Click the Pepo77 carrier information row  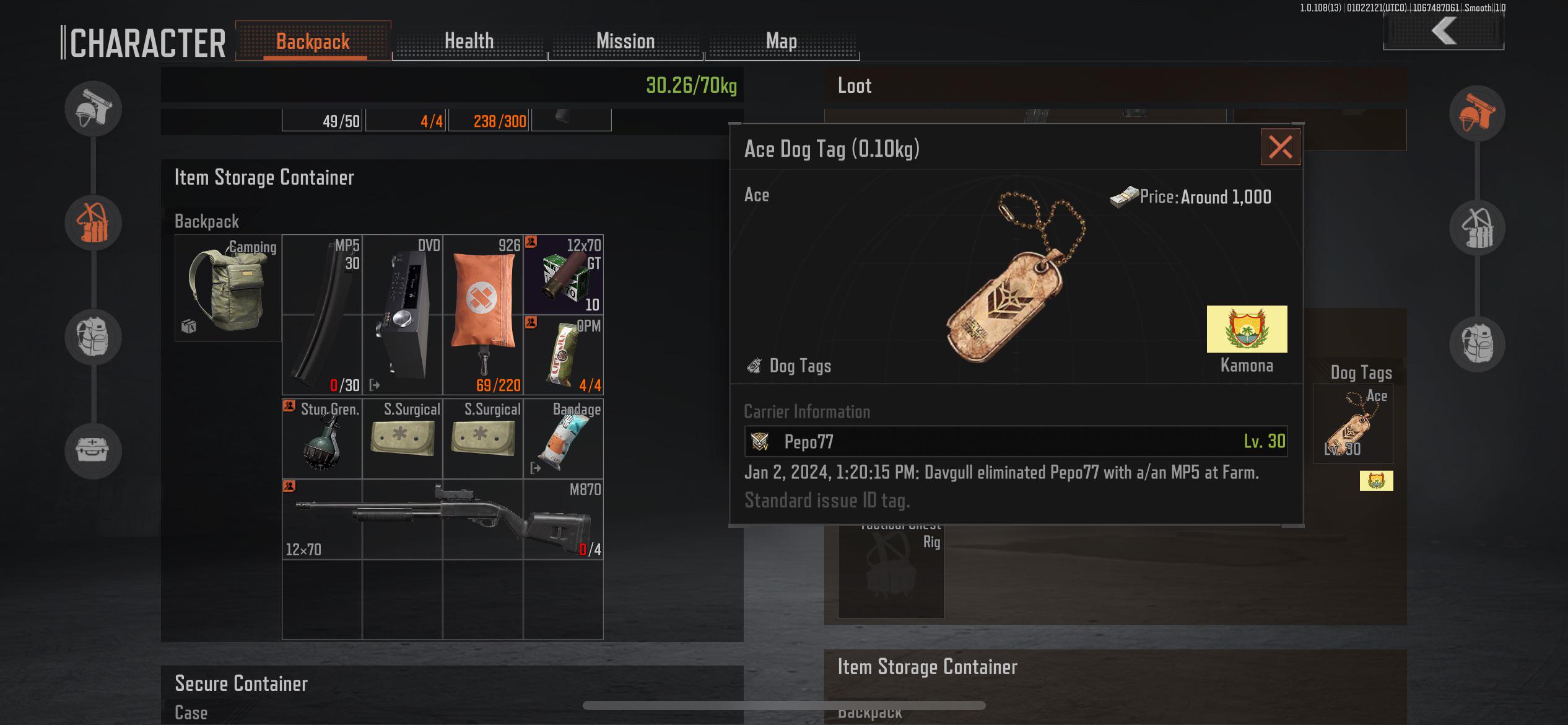[x=1016, y=441]
